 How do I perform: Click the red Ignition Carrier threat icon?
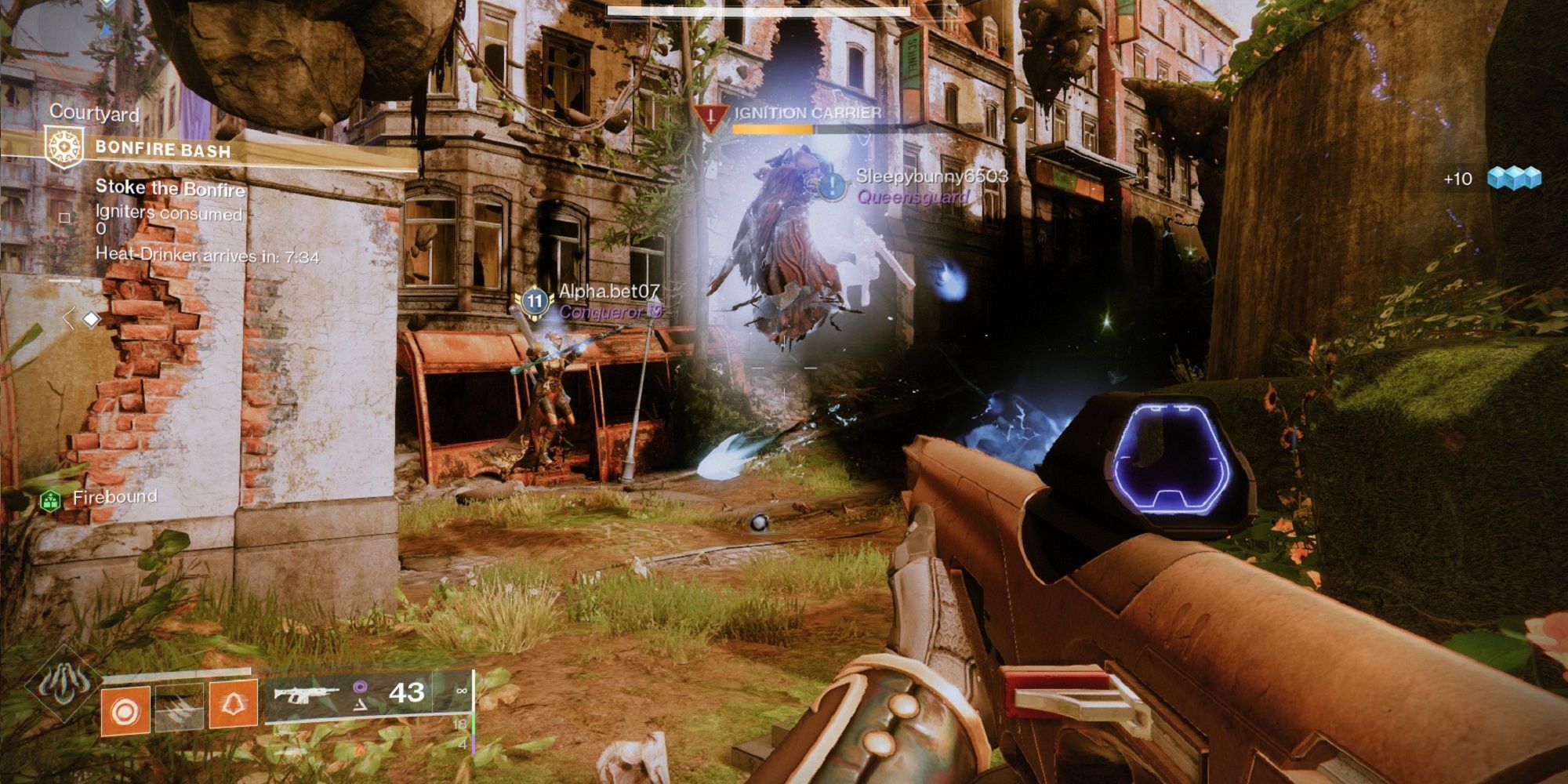coord(710,114)
